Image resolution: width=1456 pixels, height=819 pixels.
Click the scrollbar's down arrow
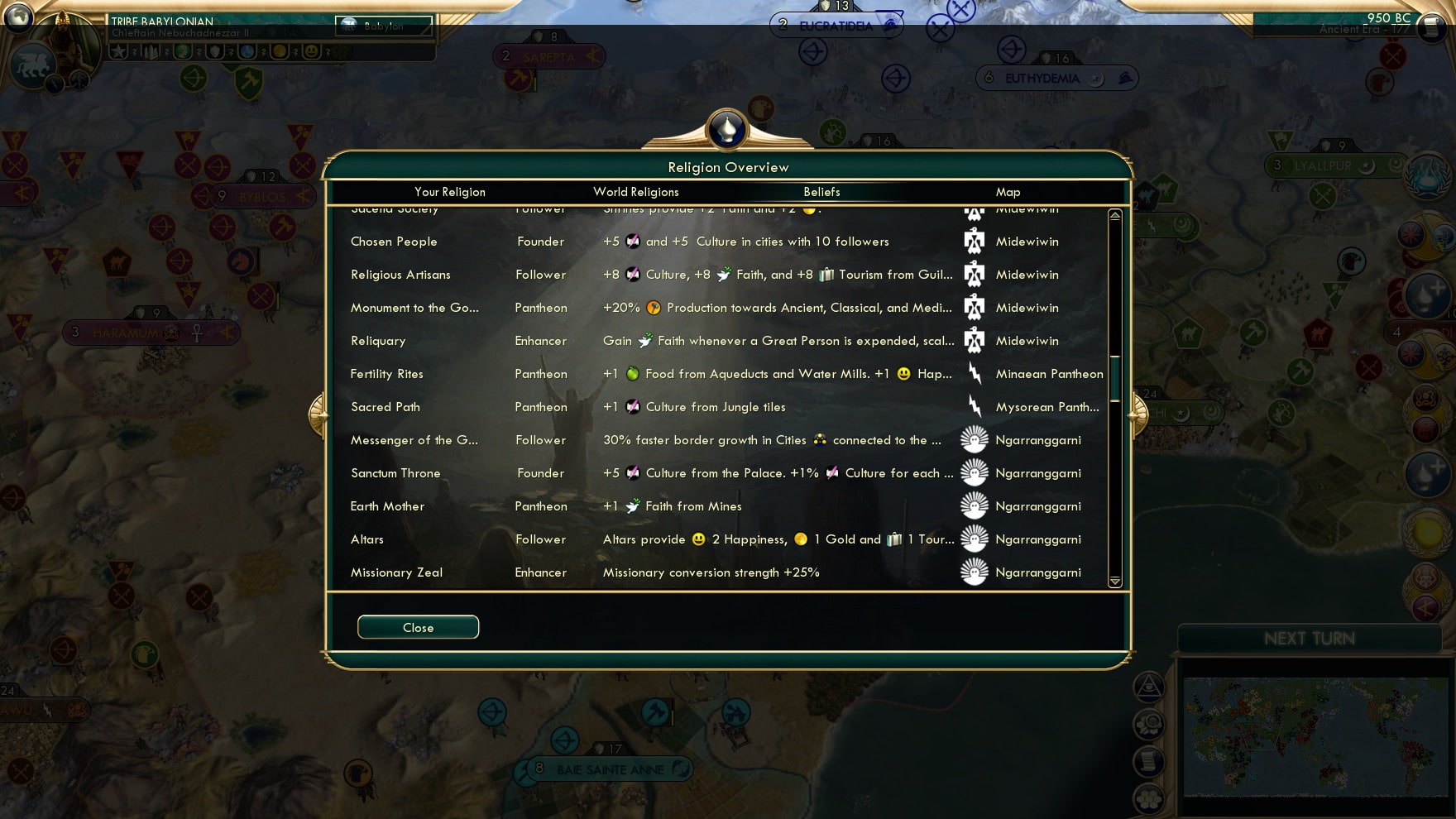[x=1114, y=583]
